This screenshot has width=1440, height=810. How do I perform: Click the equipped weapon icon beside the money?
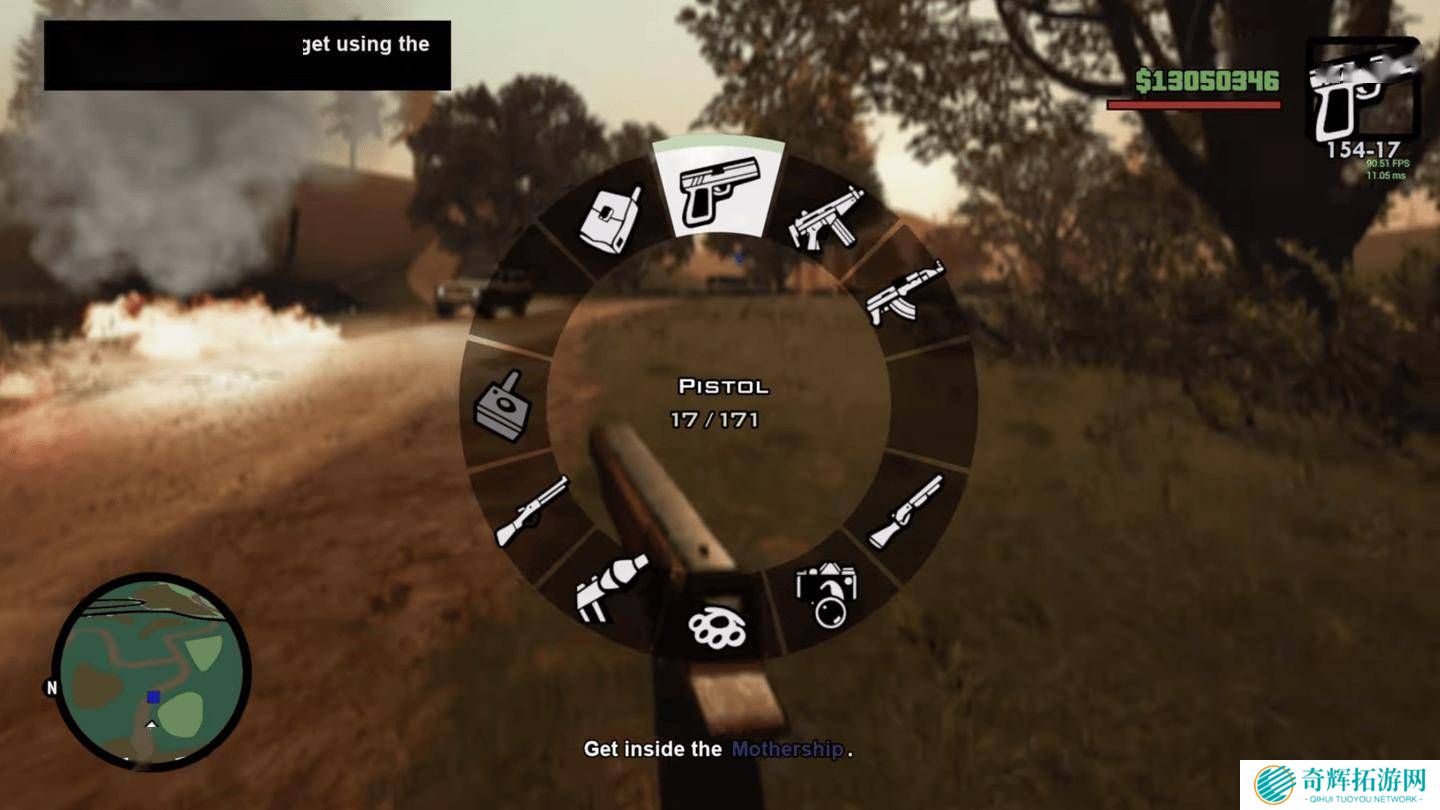[1362, 90]
